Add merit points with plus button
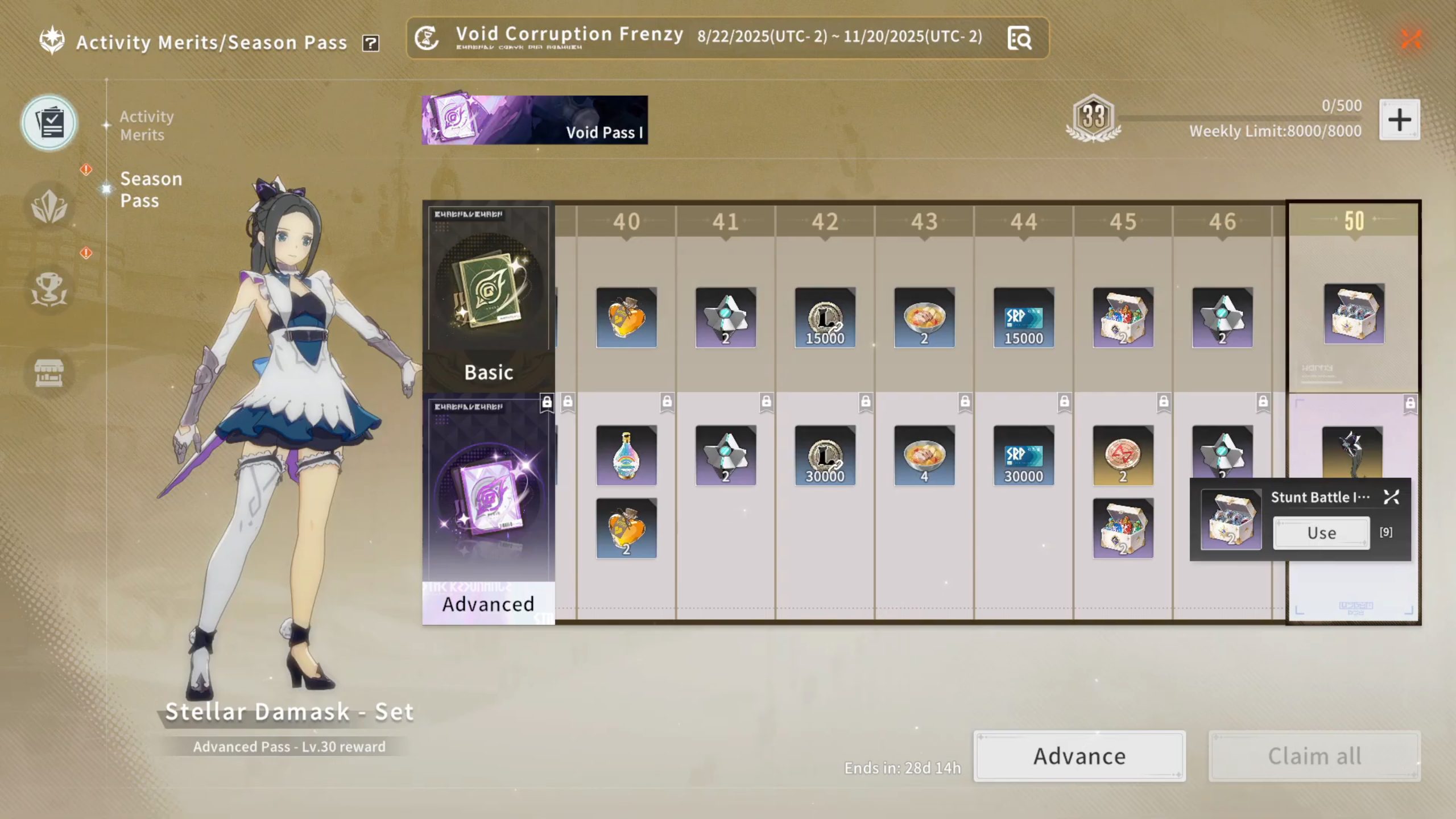Image resolution: width=1456 pixels, height=819 pixels. 1399,119
